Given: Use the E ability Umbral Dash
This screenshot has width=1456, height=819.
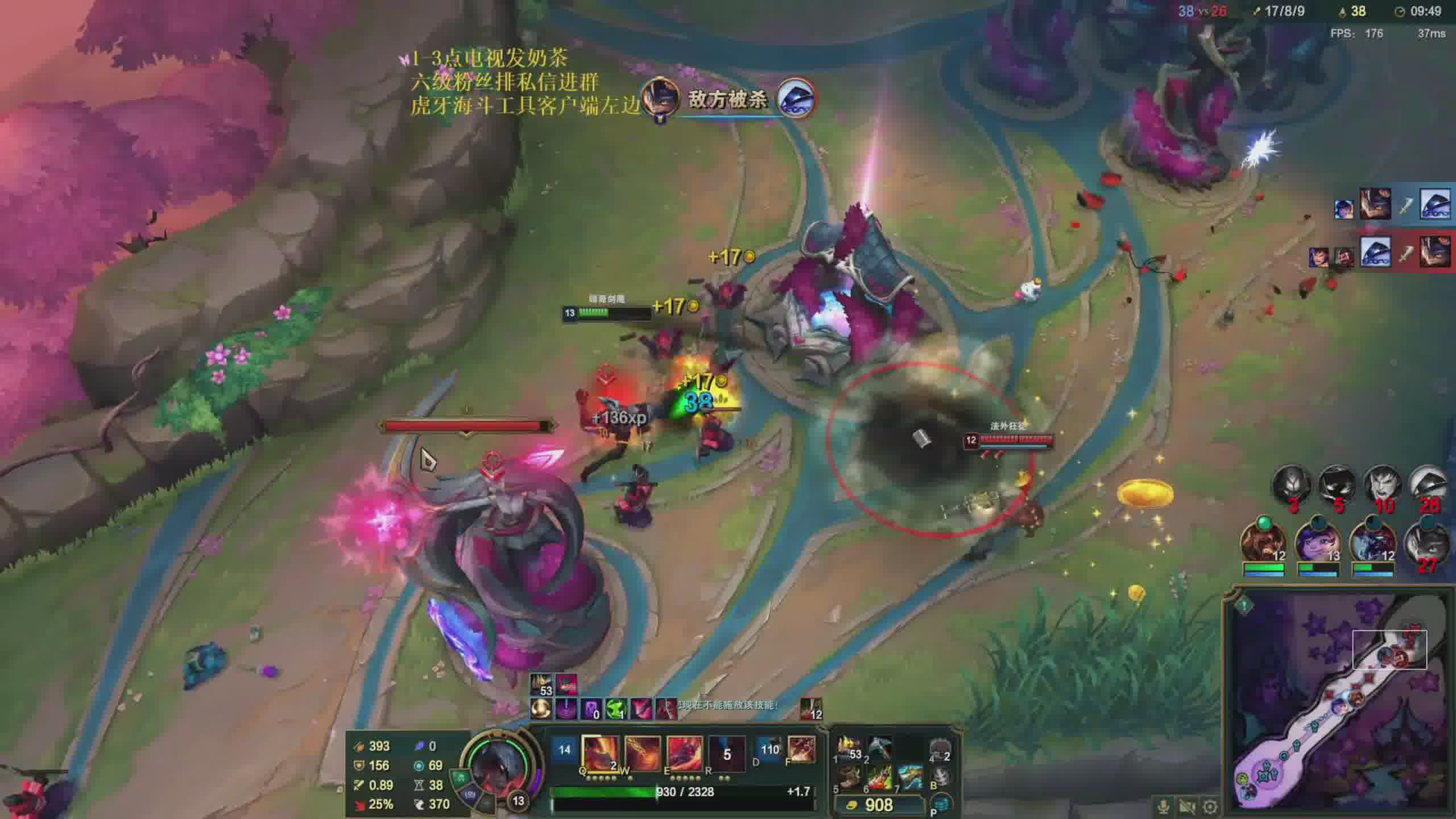Looking at the screenshot, I should tap(684, 753).
